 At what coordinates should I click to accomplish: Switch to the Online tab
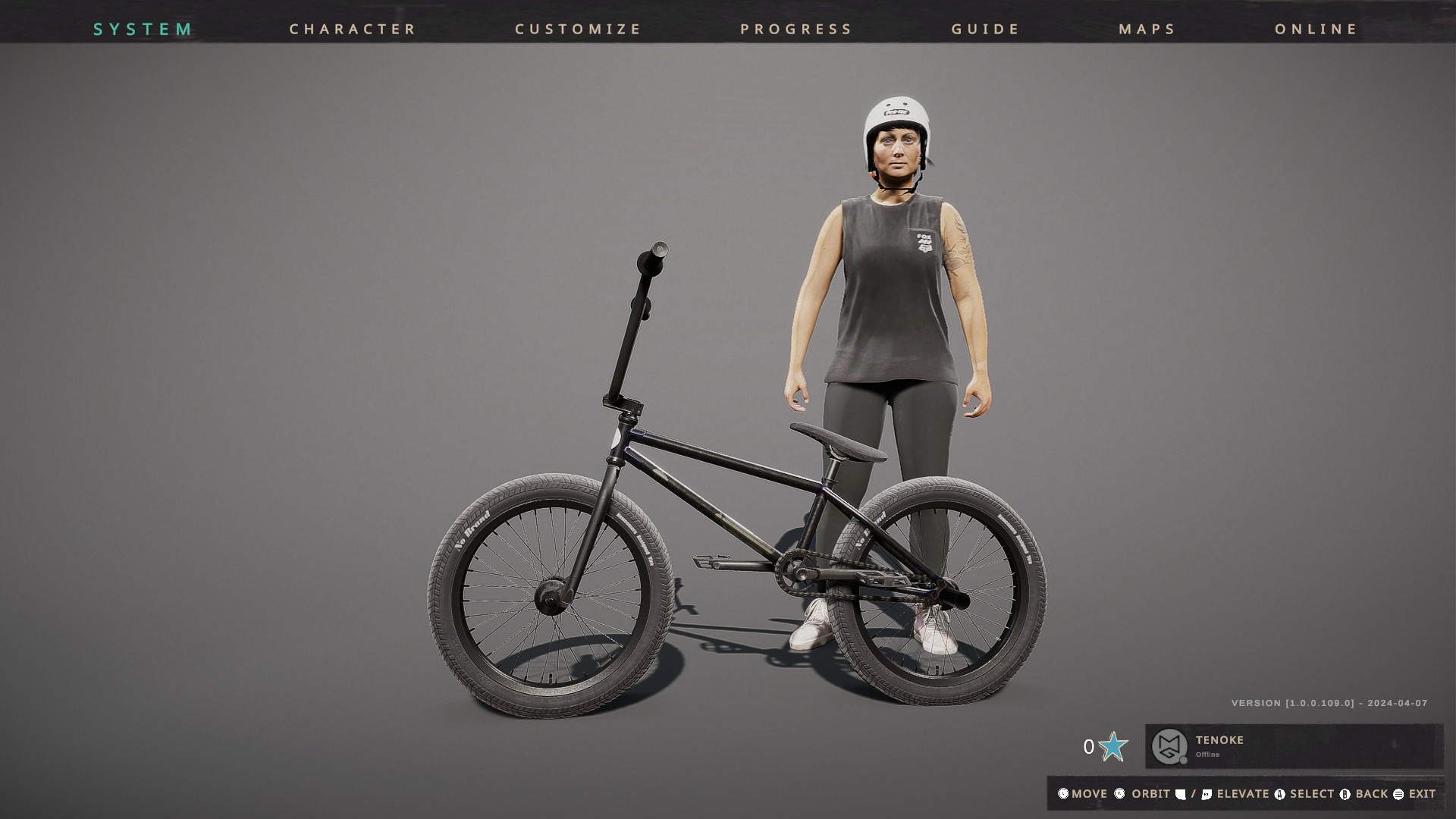click(x=1316, y=29)
